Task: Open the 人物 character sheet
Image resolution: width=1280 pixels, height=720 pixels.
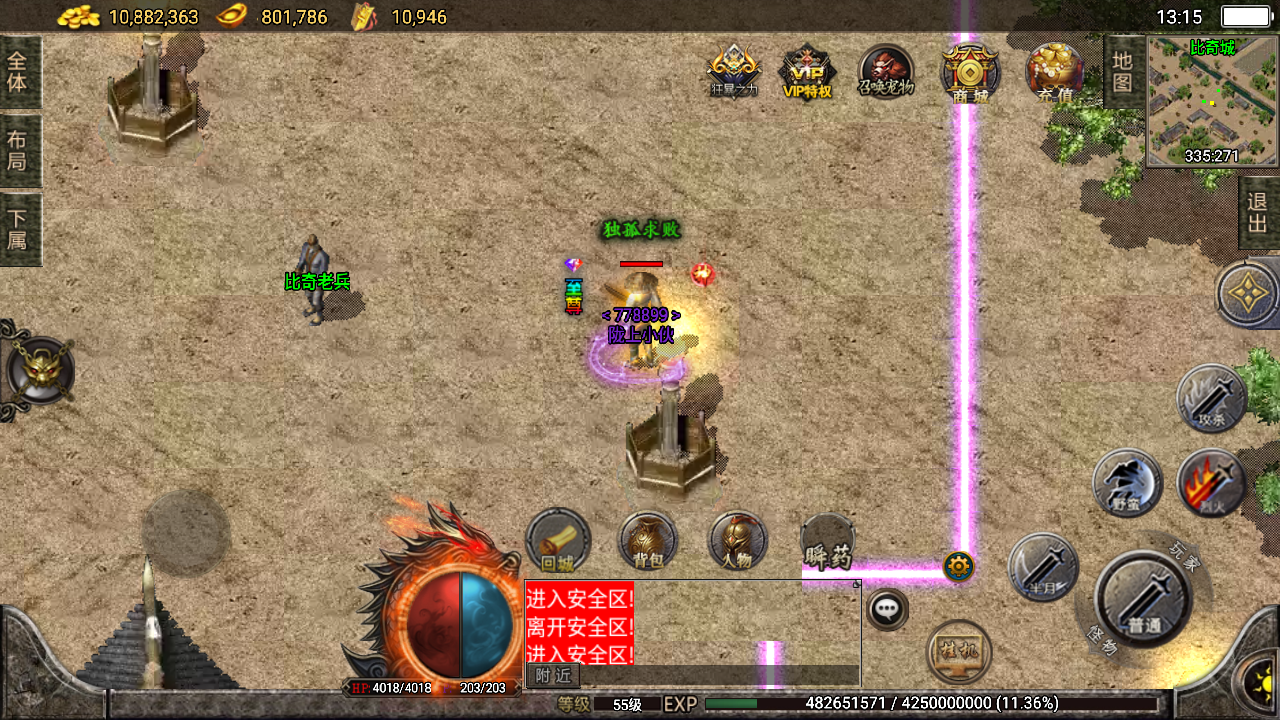Action: point(737,542)
